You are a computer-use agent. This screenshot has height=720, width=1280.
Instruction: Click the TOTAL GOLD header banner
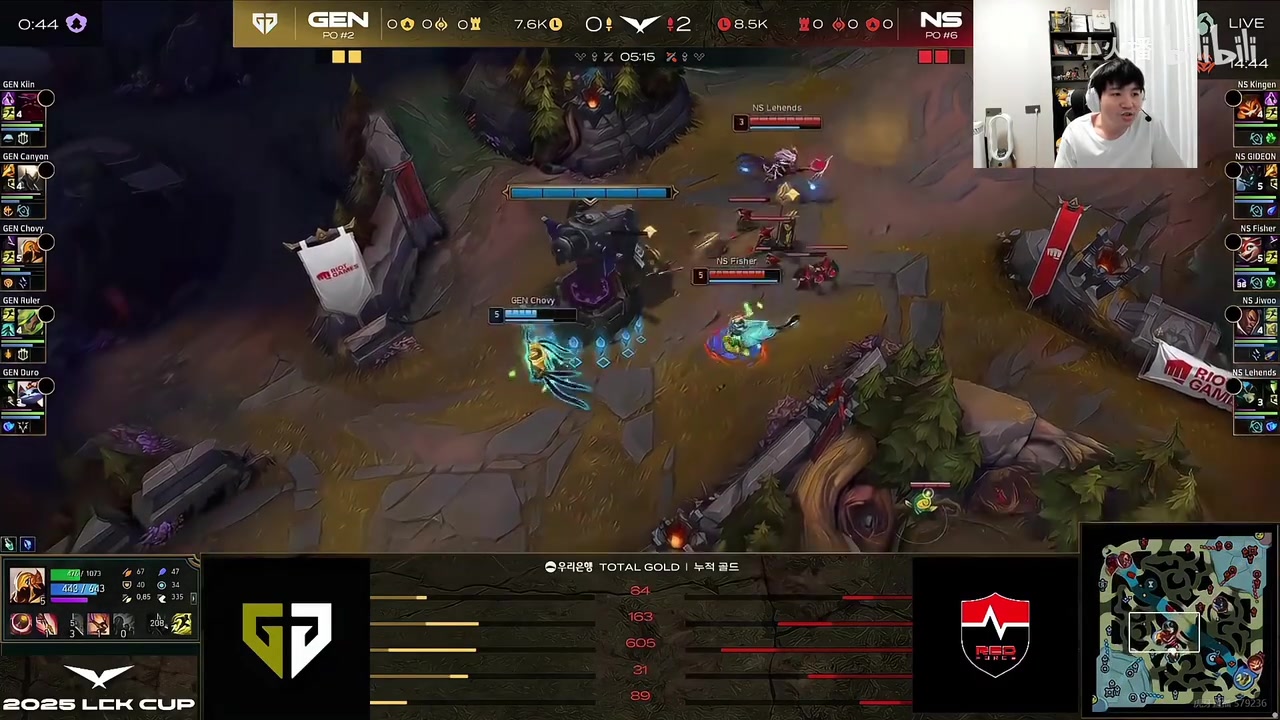(640, 567)
